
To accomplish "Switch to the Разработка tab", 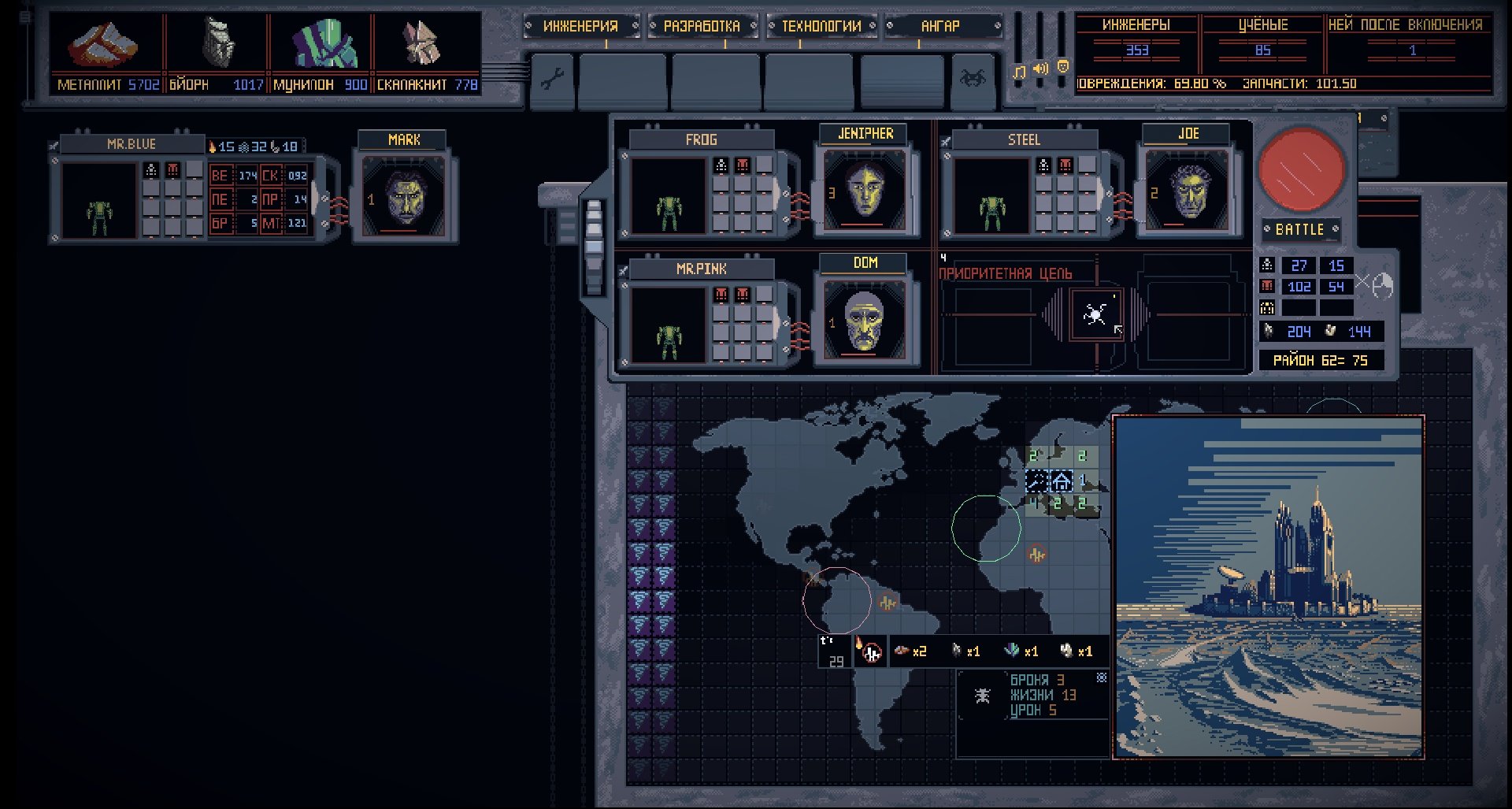I will click(x=701, y=26).
